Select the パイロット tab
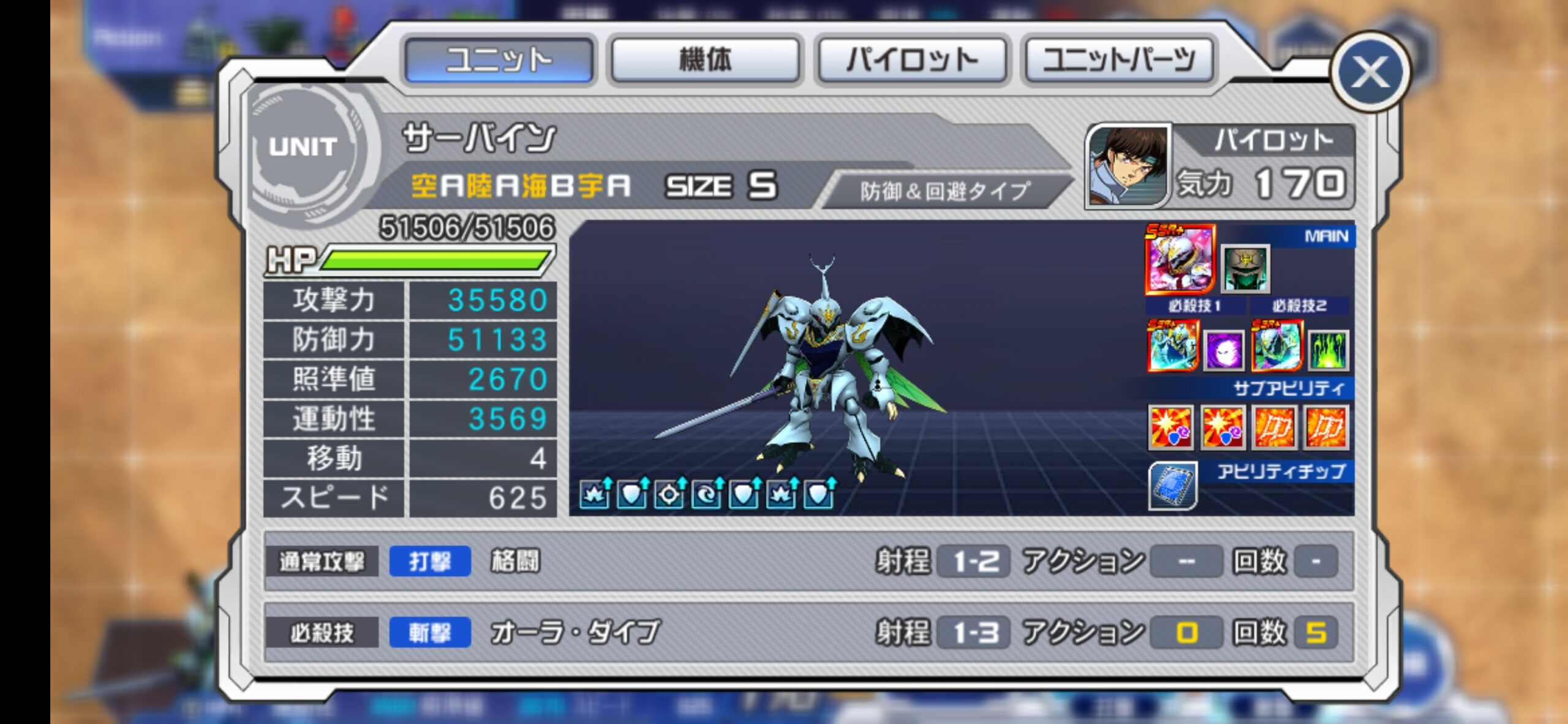The width and height of the screenshot is (1568, 724). click(x=911, y=59)
